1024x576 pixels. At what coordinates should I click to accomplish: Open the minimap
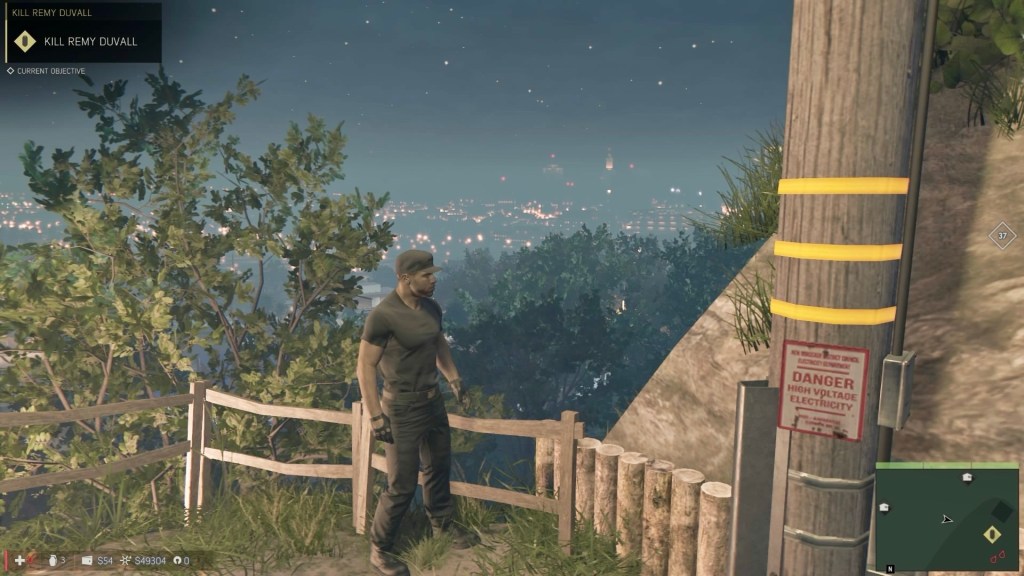[x=948, y=516]
